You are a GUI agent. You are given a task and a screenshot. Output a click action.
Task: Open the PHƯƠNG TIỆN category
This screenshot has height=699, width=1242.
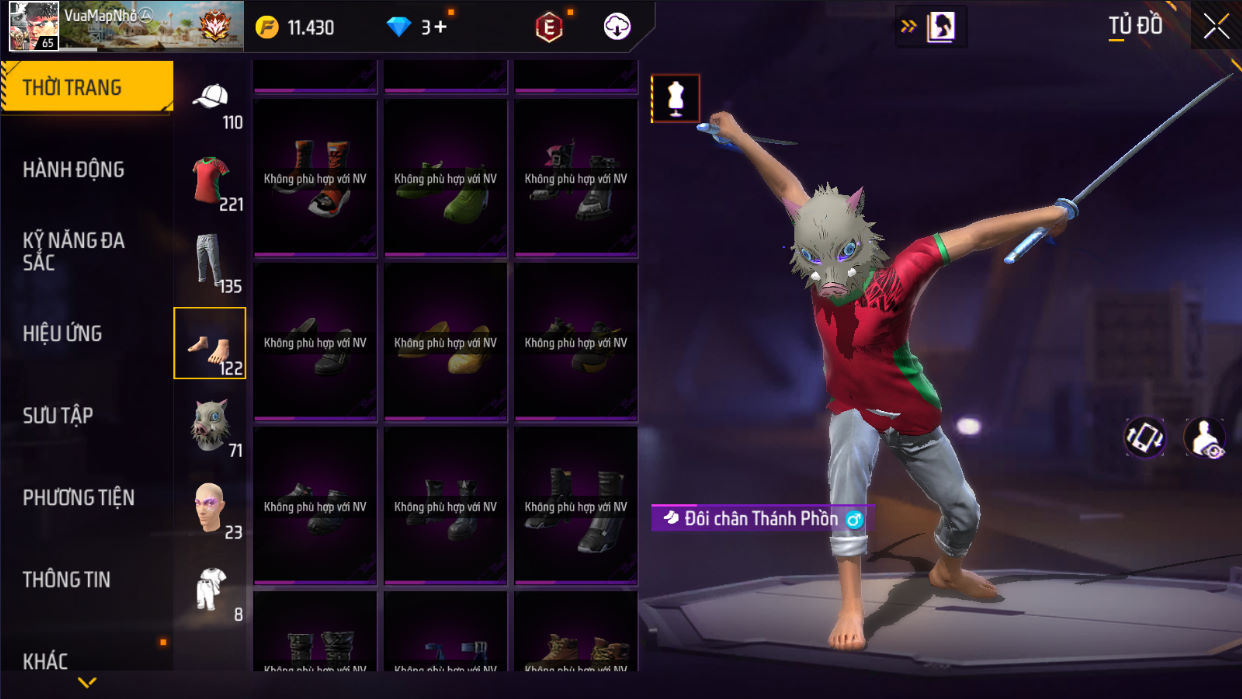79,498
